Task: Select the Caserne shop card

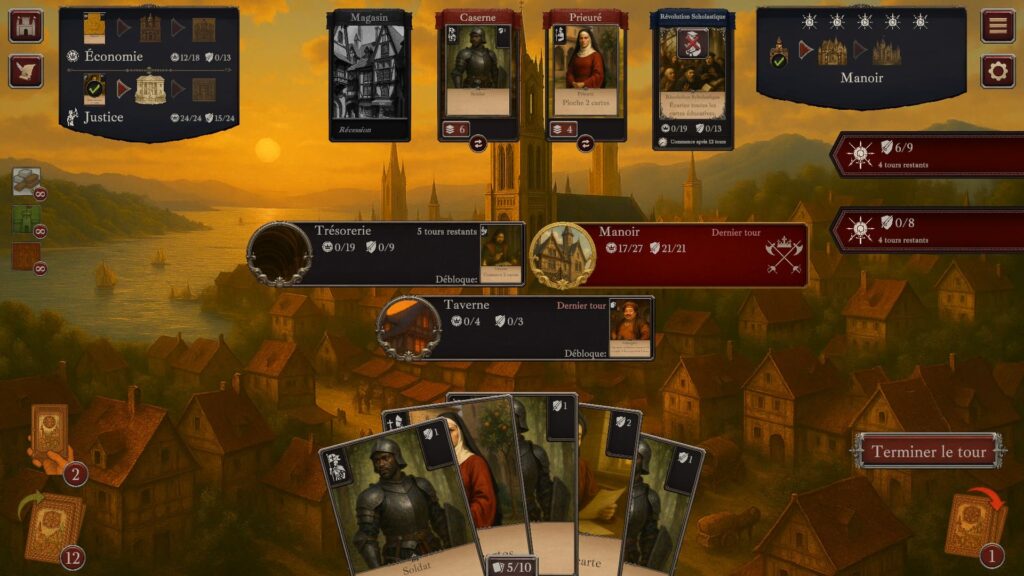Action: click(477, 70)
